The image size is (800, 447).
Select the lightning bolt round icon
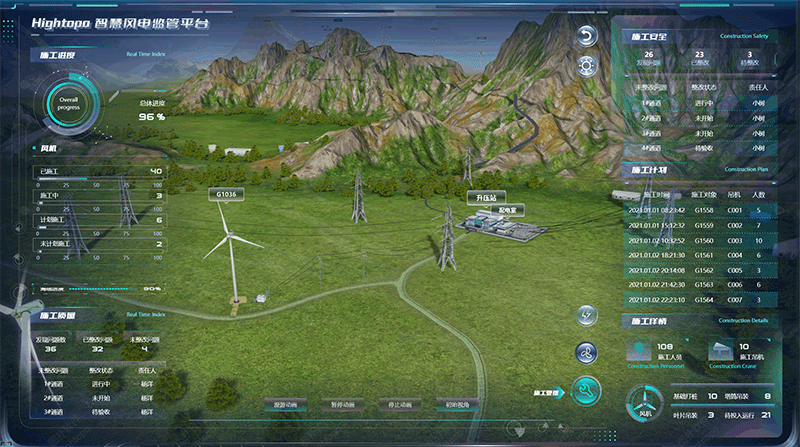click(x=587, y=316)
